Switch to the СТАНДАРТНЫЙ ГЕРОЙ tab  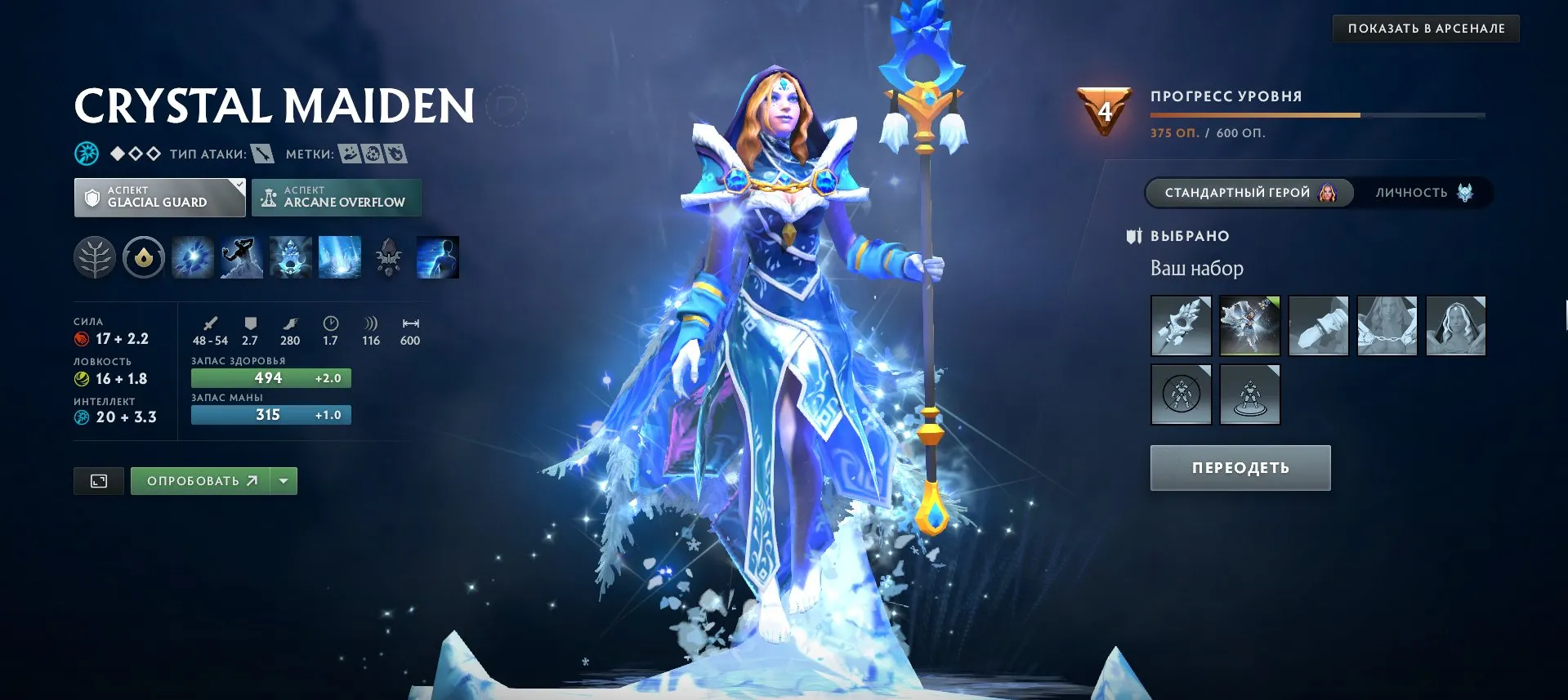pyautogui.click(x=1250, y=193)
